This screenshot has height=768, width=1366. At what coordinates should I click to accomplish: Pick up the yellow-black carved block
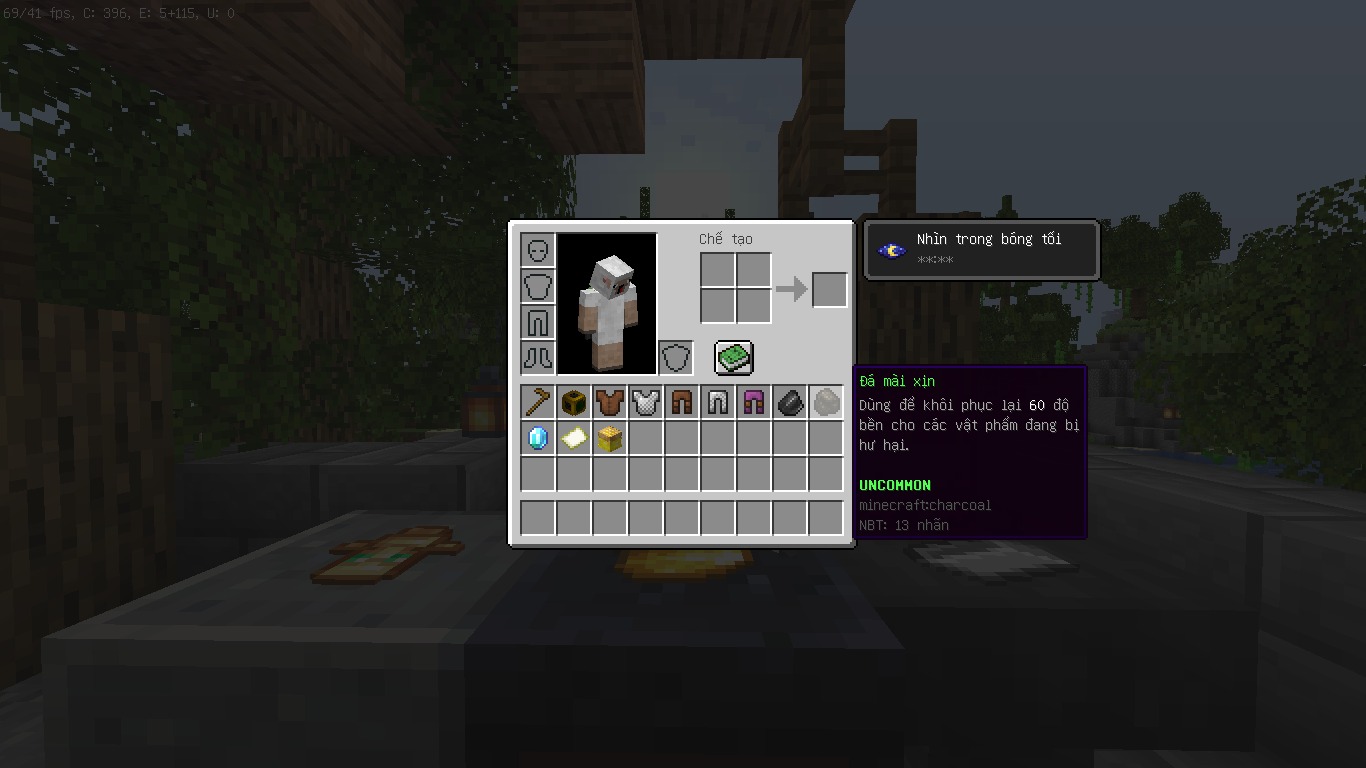point(574,402)
